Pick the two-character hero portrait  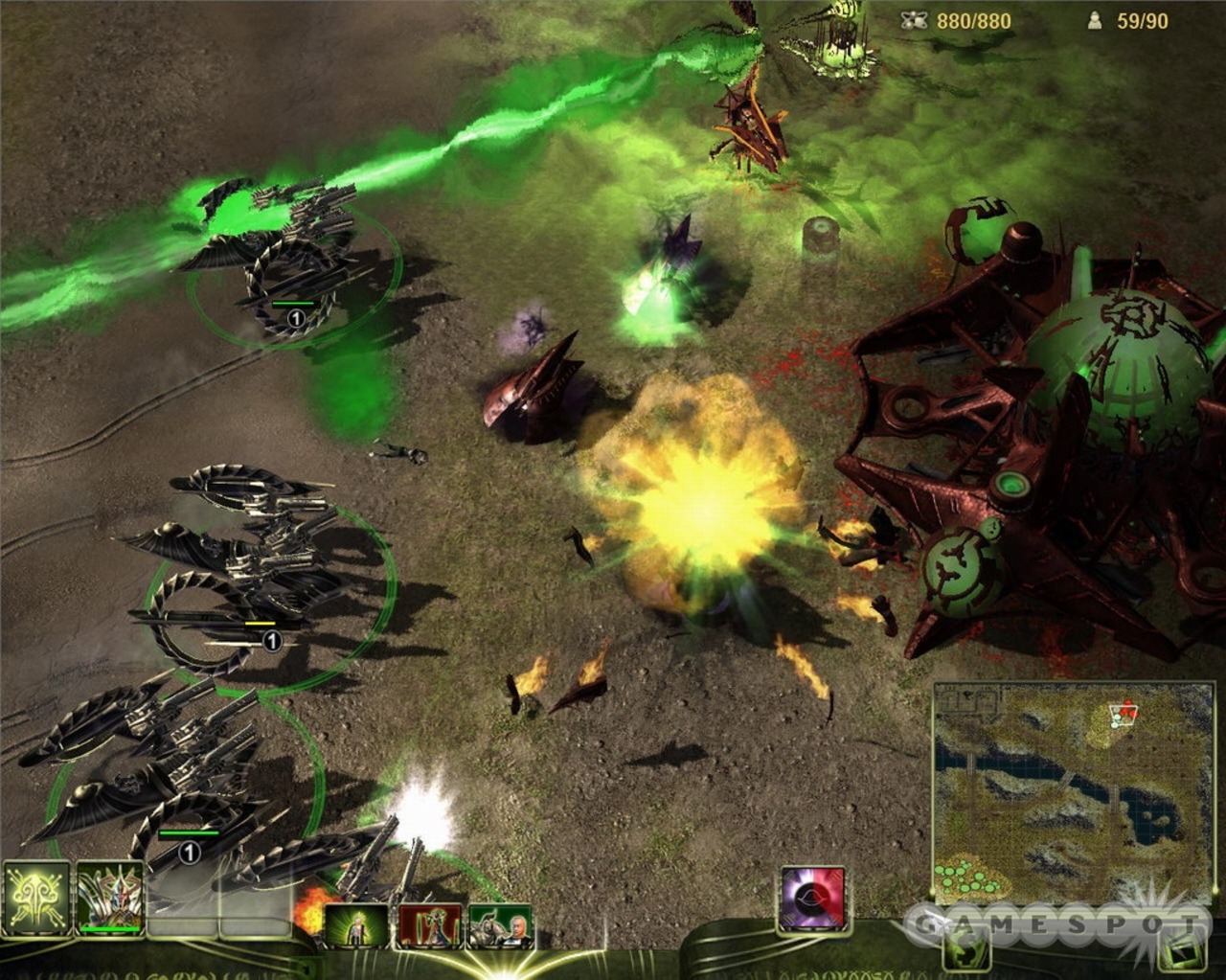pyautogui.click(x=500, y=924)
